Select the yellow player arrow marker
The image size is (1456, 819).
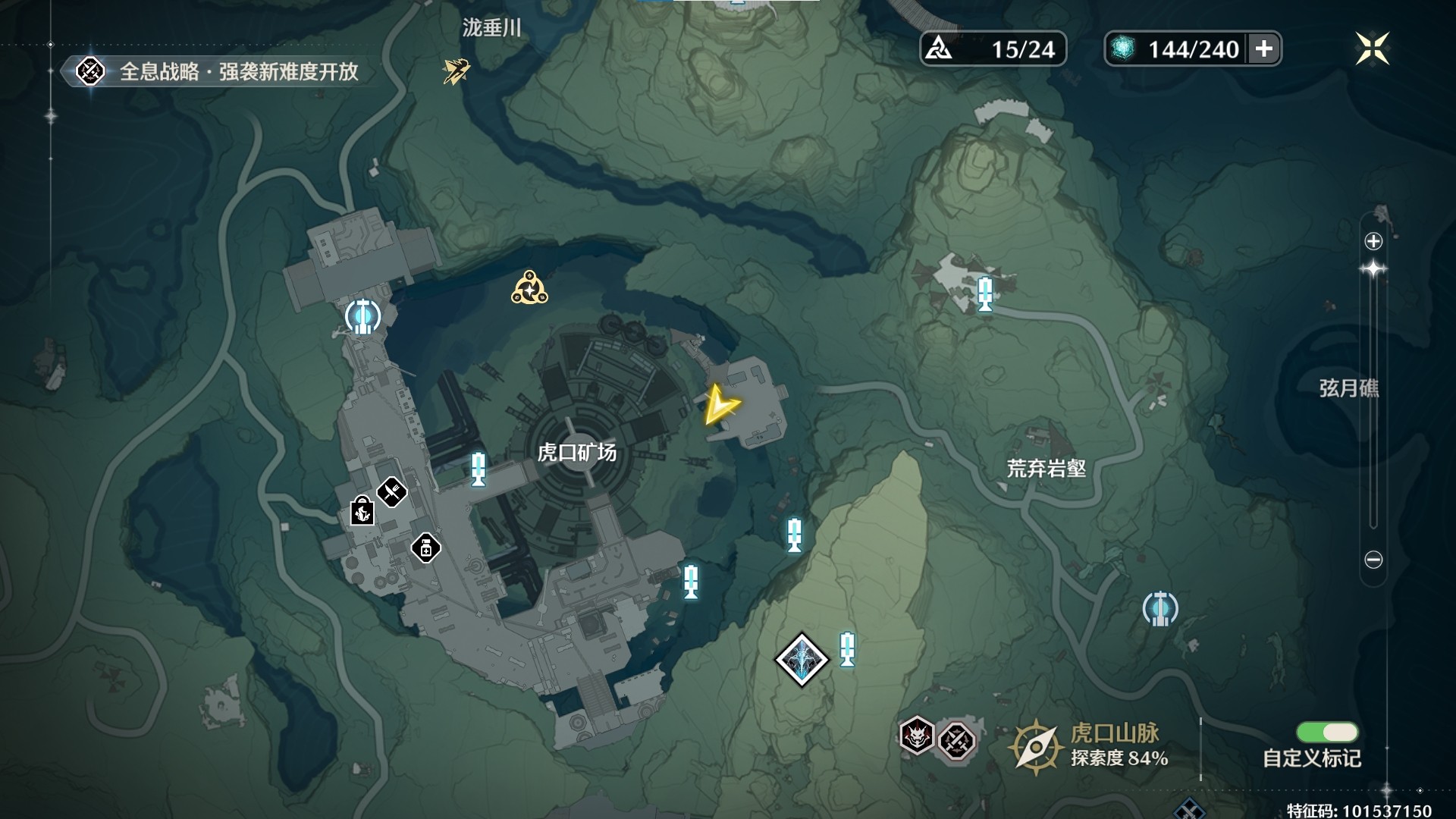tap(719, 405)
